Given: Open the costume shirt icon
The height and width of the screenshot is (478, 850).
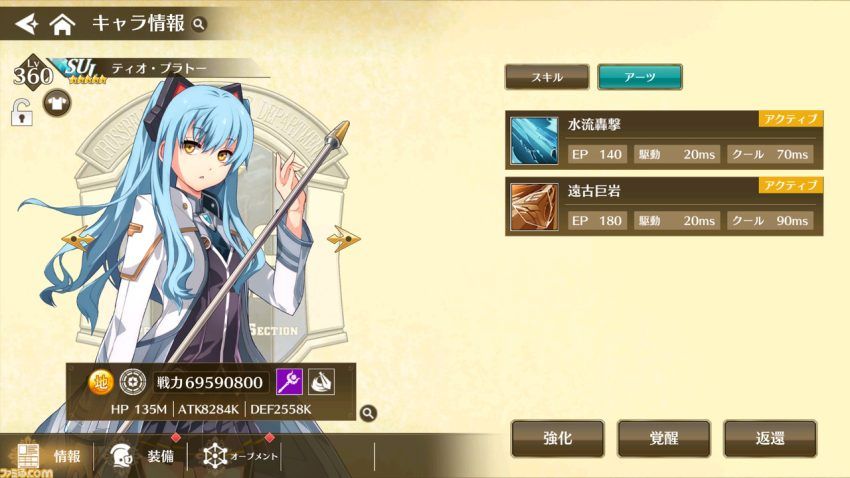Looking at the screenshot, I should 53,106.
